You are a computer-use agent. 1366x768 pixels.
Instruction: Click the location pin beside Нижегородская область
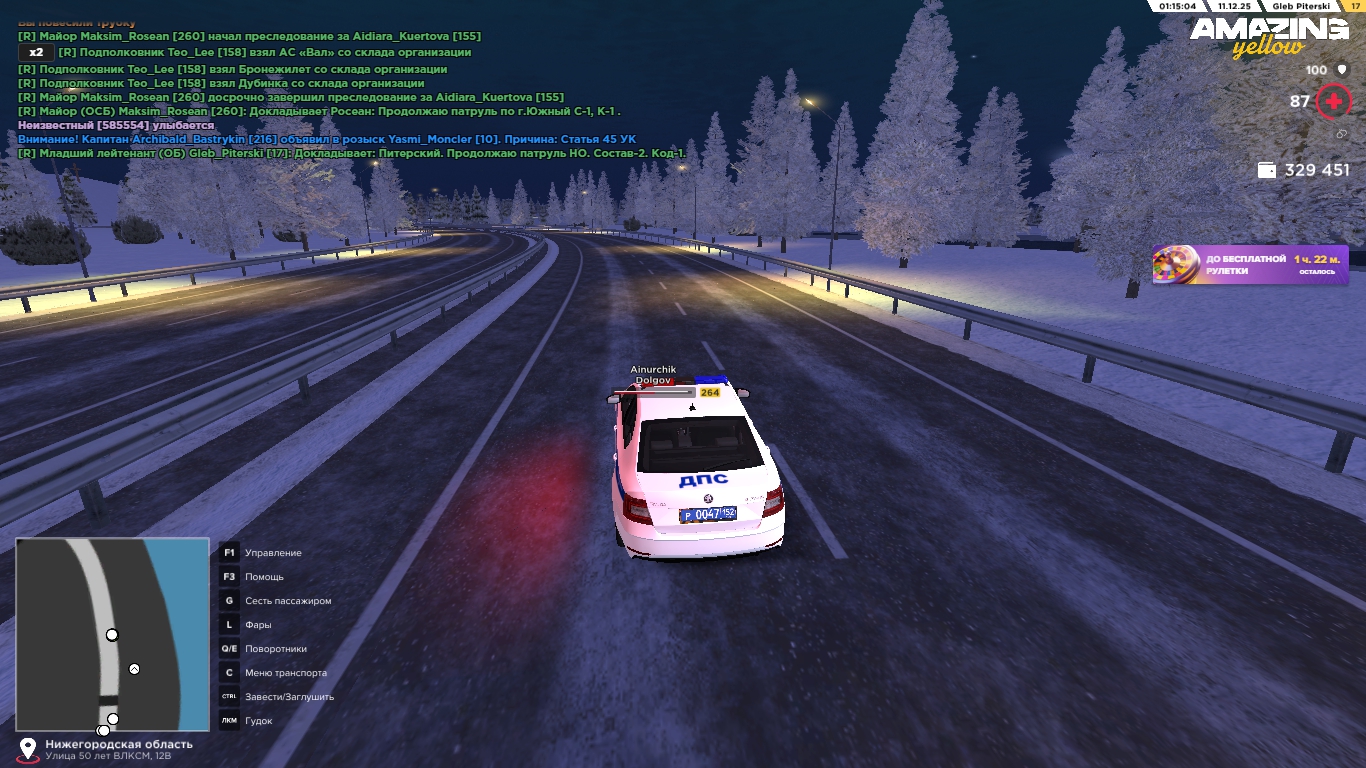[28, 748]
